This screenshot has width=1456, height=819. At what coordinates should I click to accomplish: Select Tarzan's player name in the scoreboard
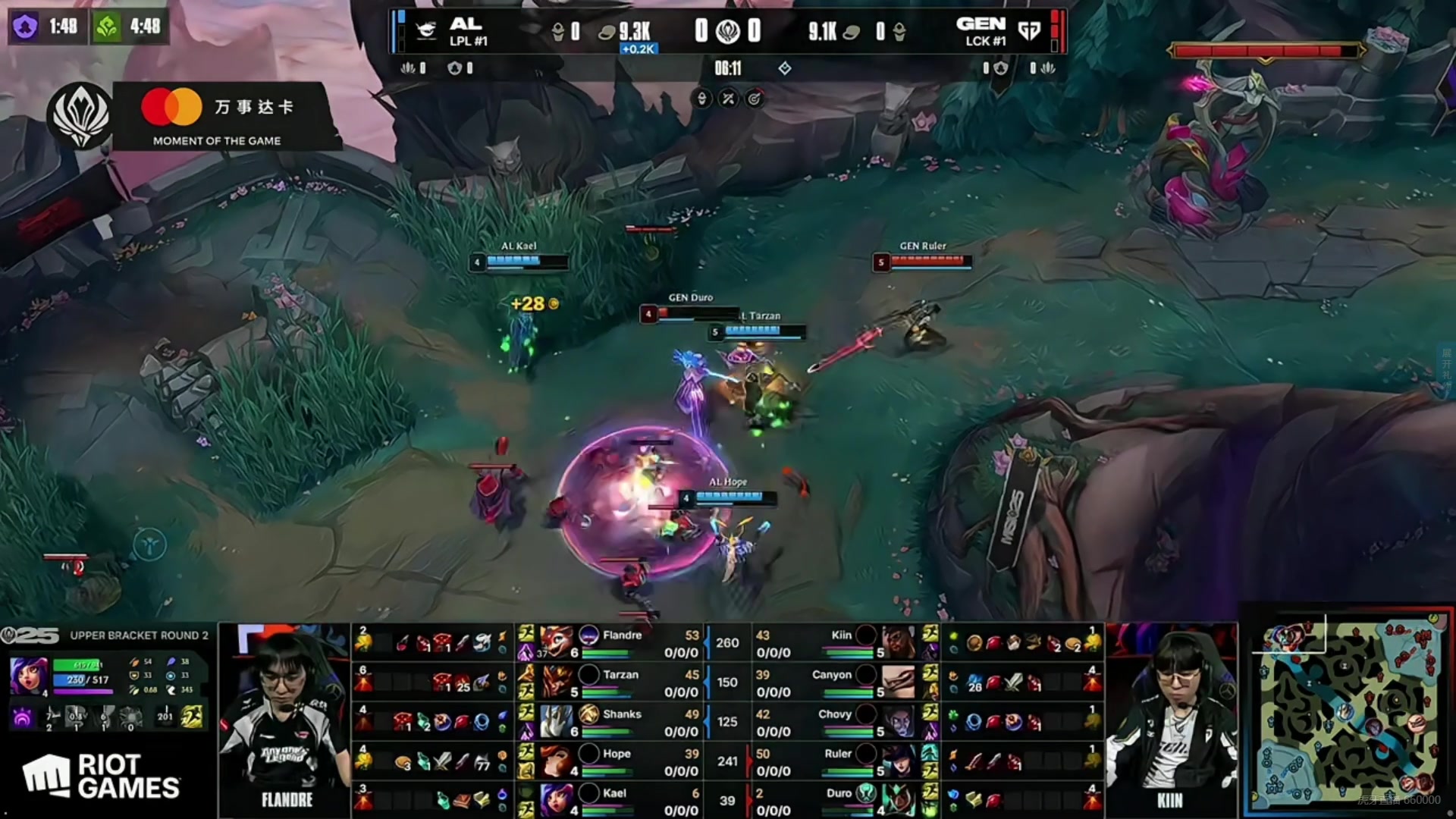(620, 675)
